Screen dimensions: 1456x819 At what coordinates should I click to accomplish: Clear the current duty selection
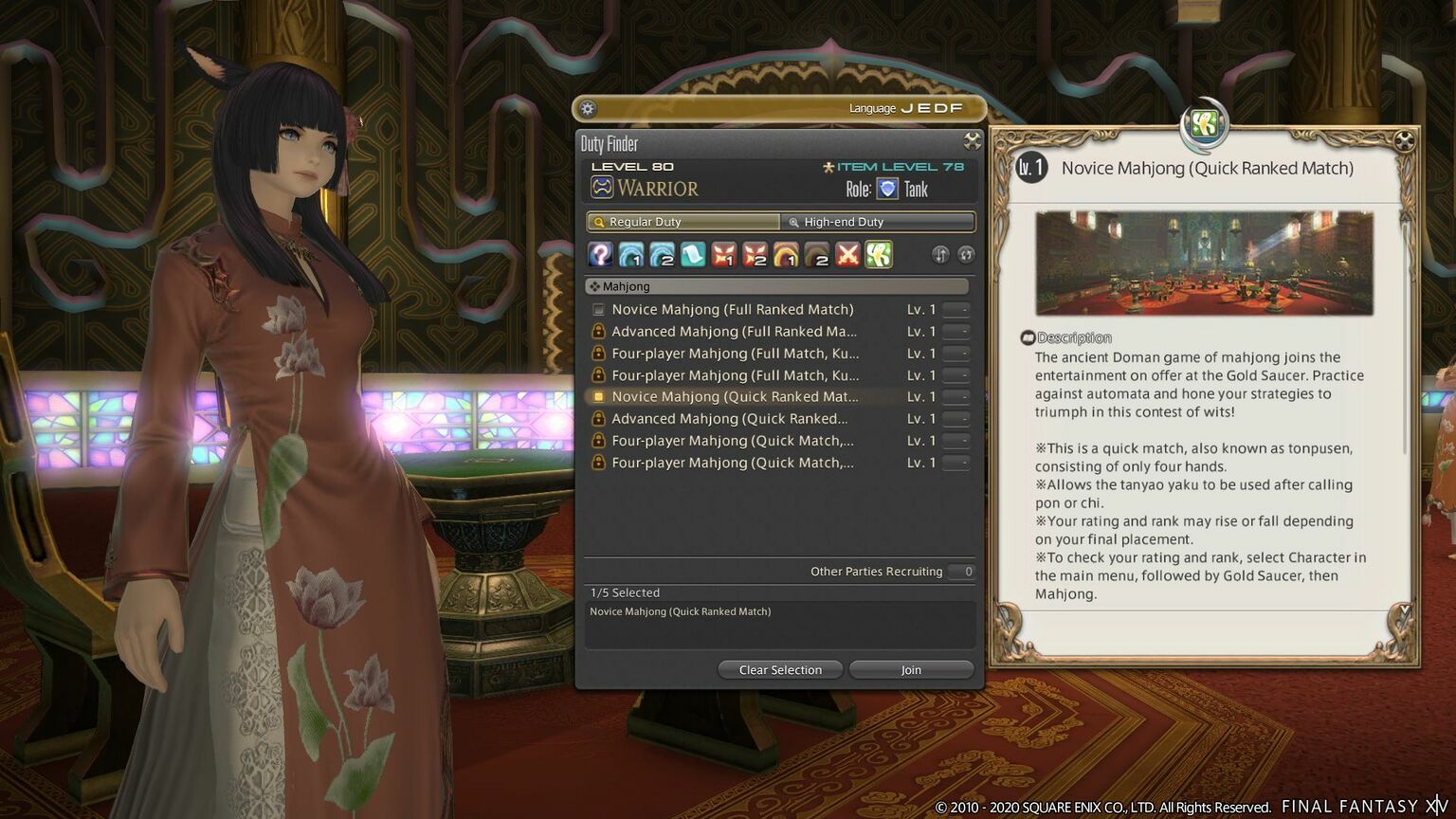click(780, 670)
